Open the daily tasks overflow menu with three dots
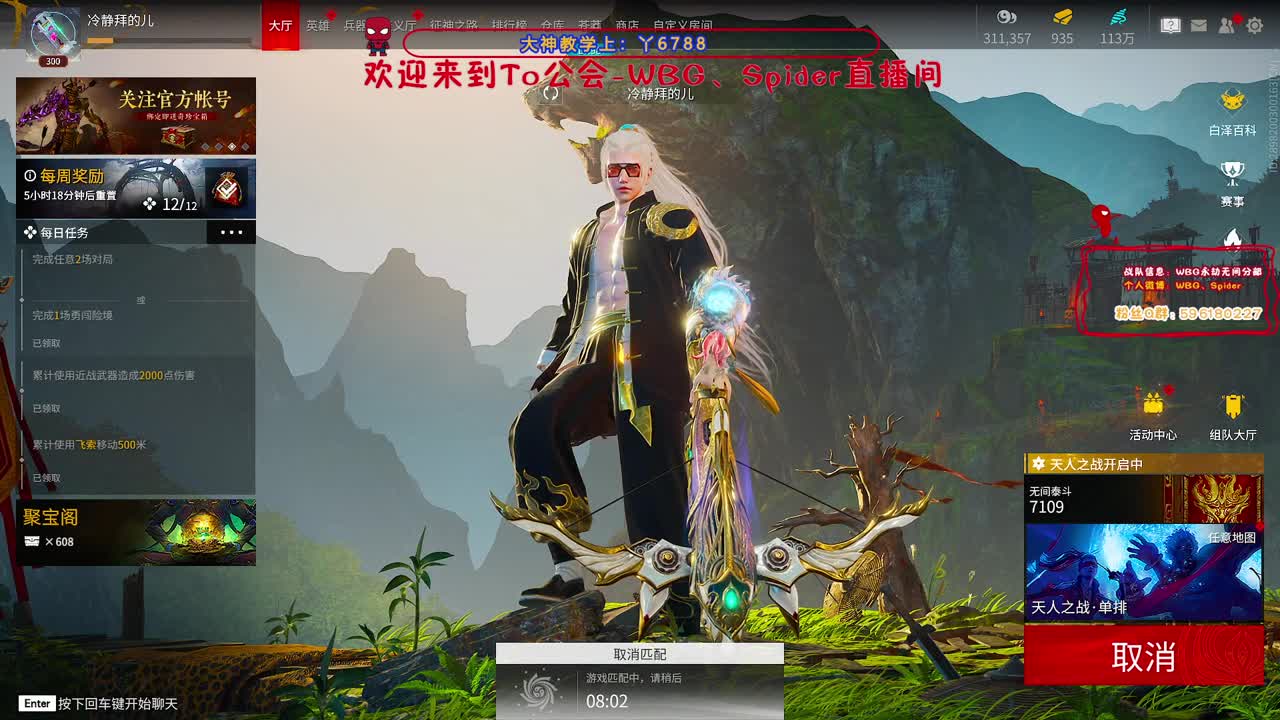The width and height of the screenshot is (1280, 720). [231, 231]
